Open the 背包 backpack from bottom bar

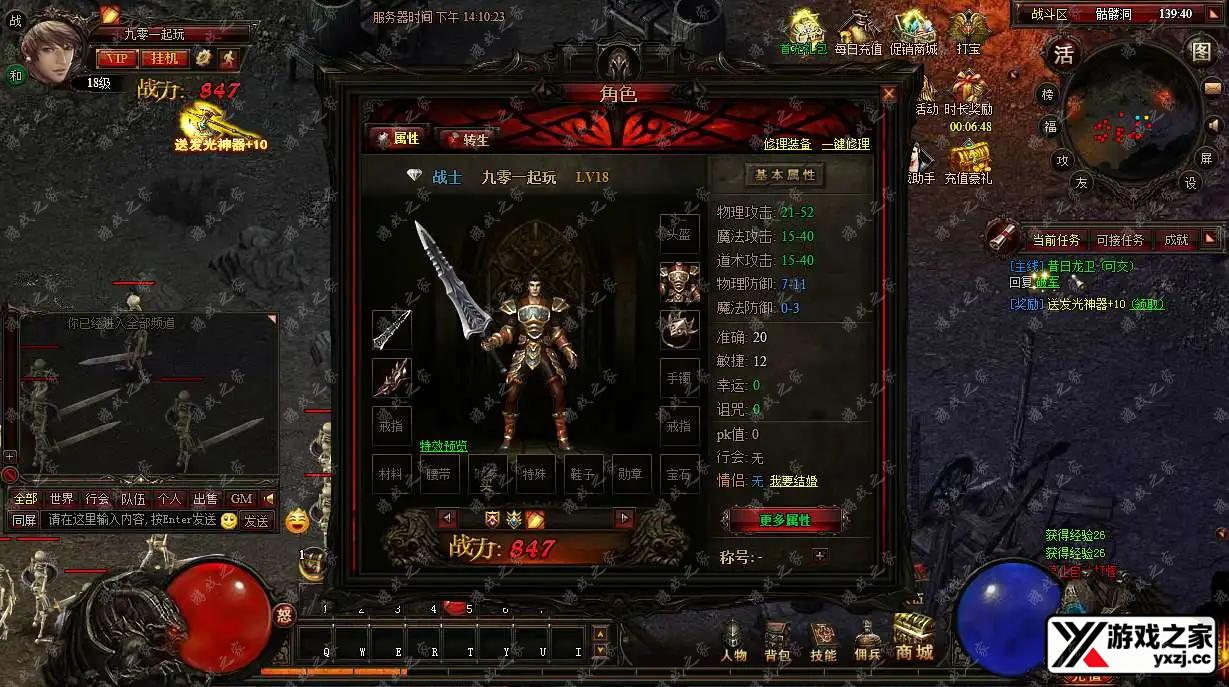(x=777, y=642)
